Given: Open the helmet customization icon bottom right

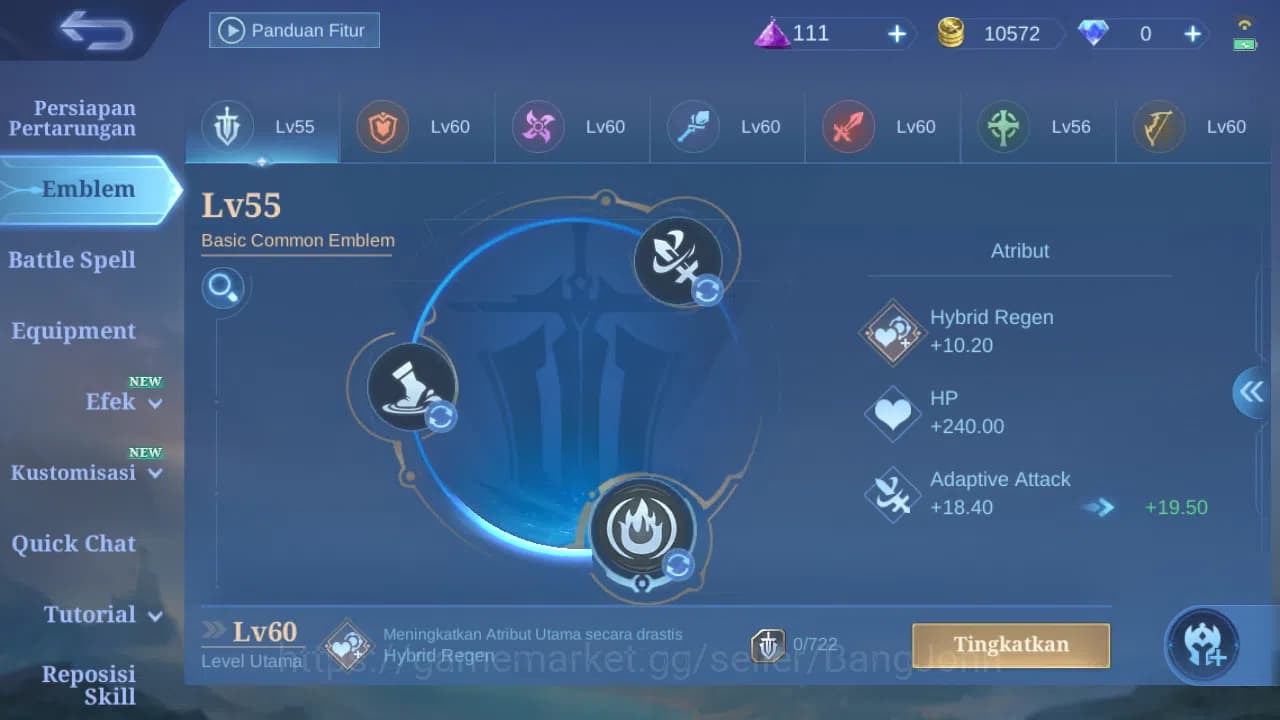Looking at the screenshot, I should click(x=1203, y=644).
